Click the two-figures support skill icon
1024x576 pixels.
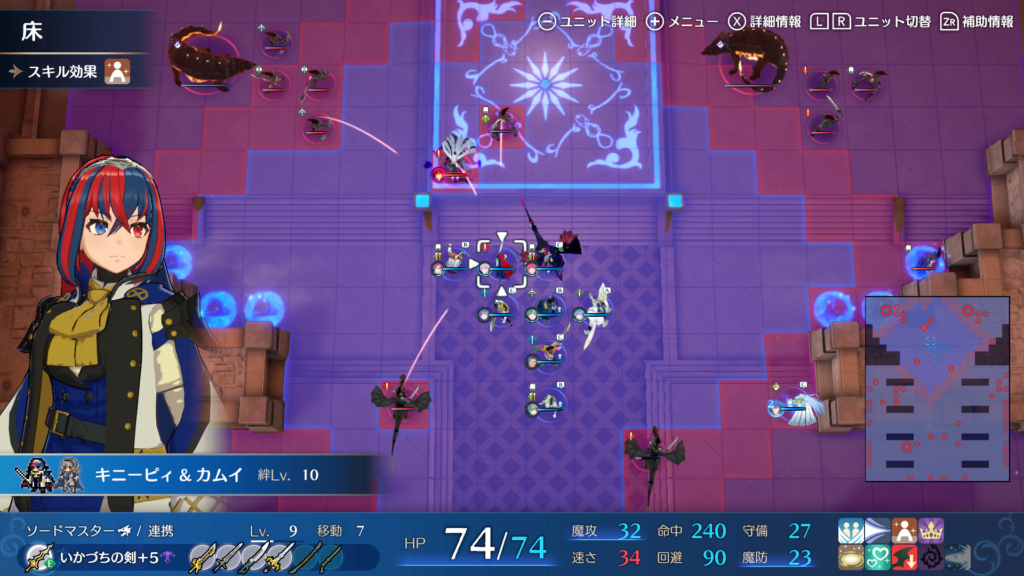pyautogui.click(x=851, y=530)
